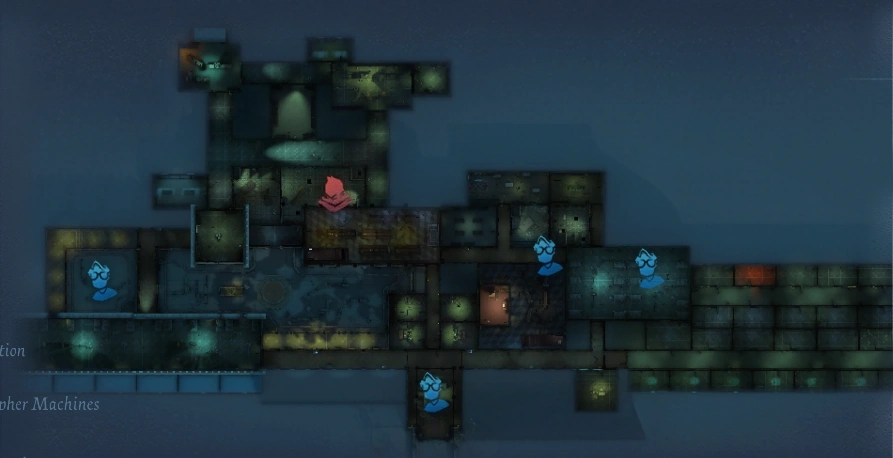893x458 pixels.
Task: Select the red character map marker
Action: tap(335, 193)
